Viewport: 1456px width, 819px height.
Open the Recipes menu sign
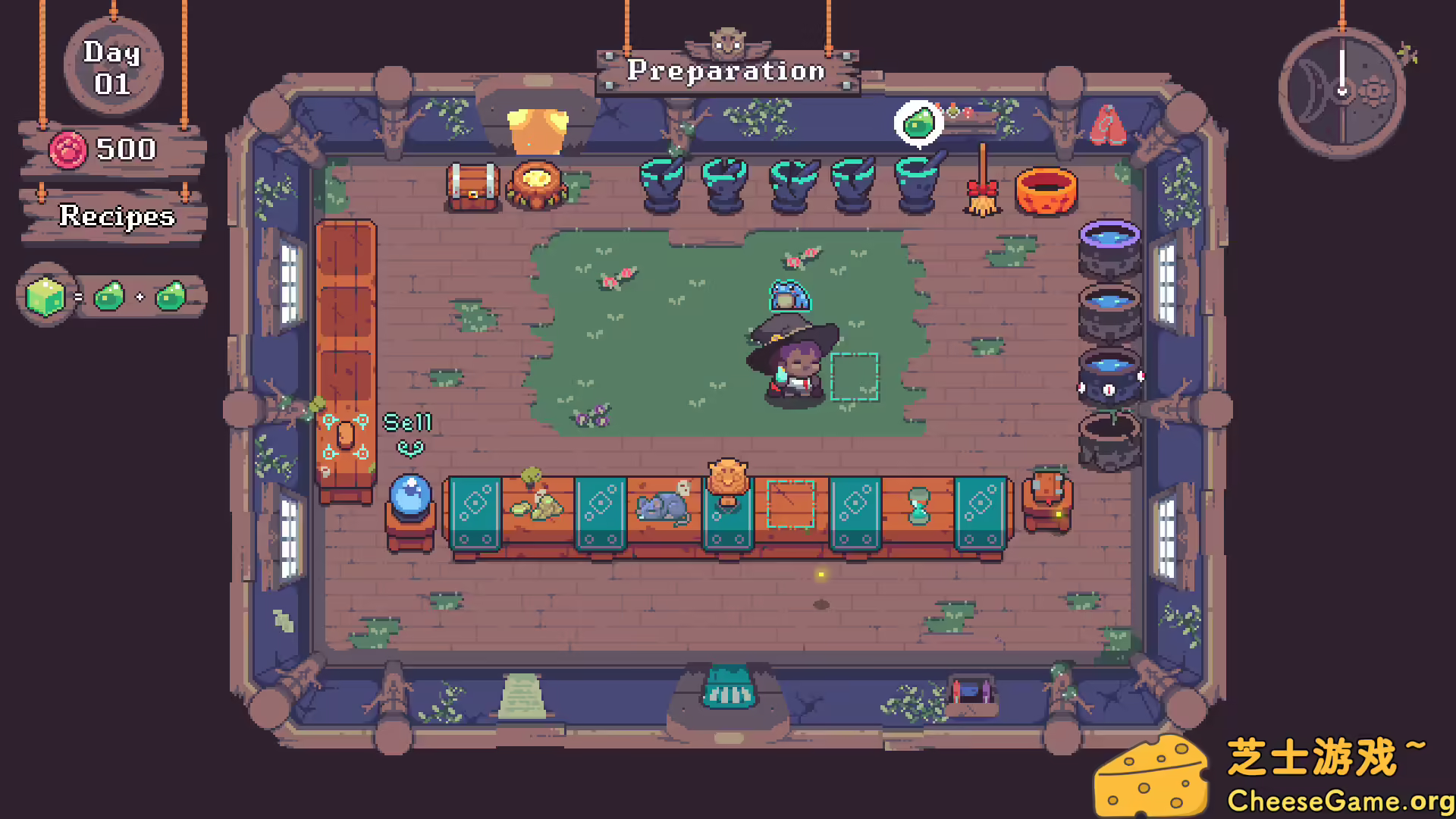click(x=115, y=217)
